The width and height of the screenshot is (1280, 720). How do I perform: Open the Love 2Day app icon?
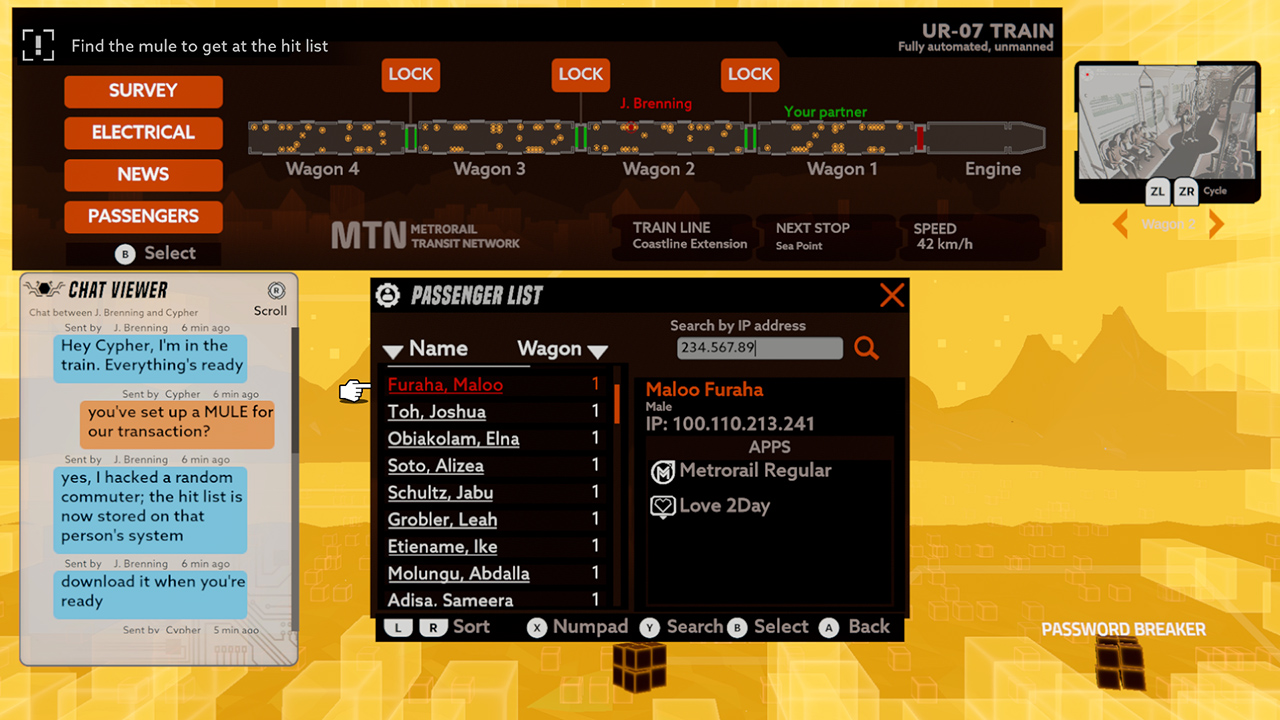pyautogui.click(x=662, y=506)
